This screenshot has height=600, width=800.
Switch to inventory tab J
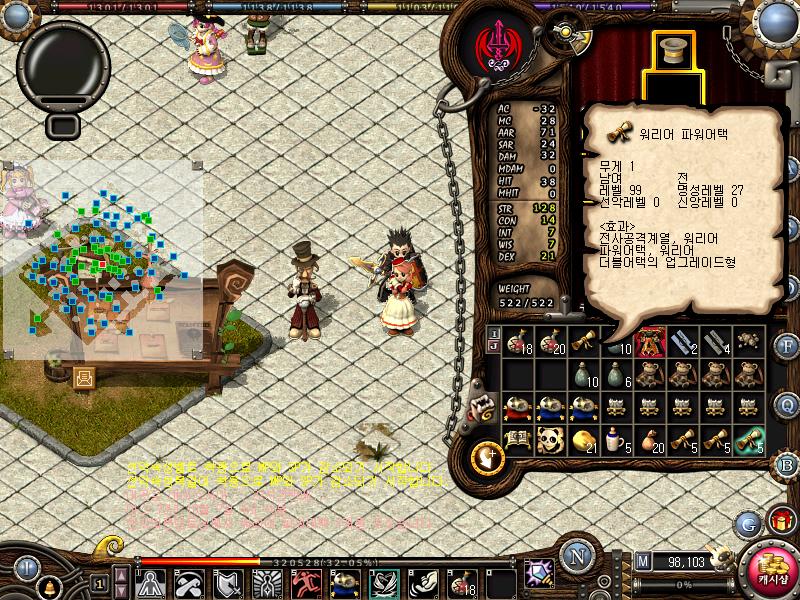pyautogui.click(x=493, y=347)
